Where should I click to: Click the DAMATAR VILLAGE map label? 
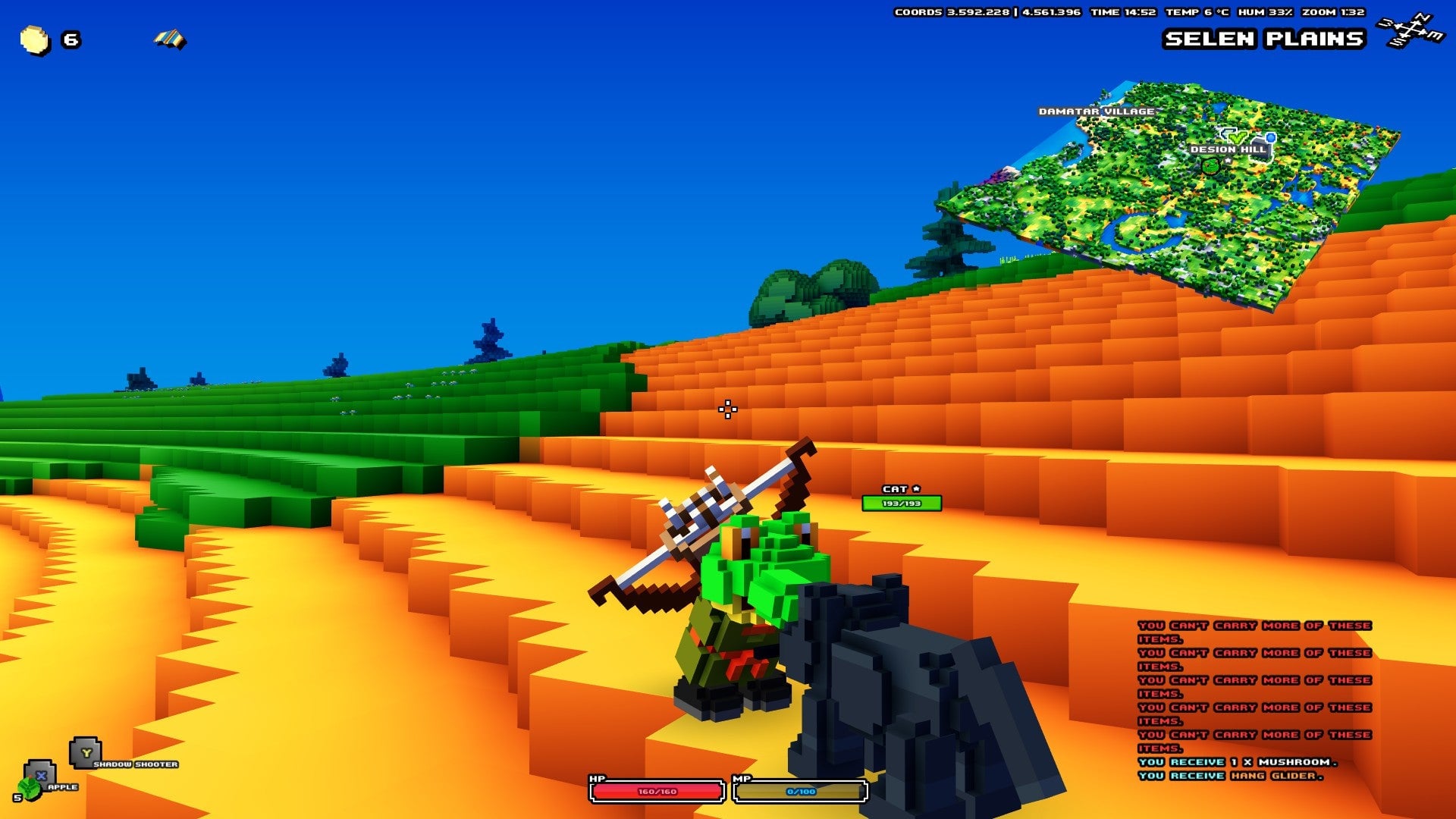coord(1099,110)
